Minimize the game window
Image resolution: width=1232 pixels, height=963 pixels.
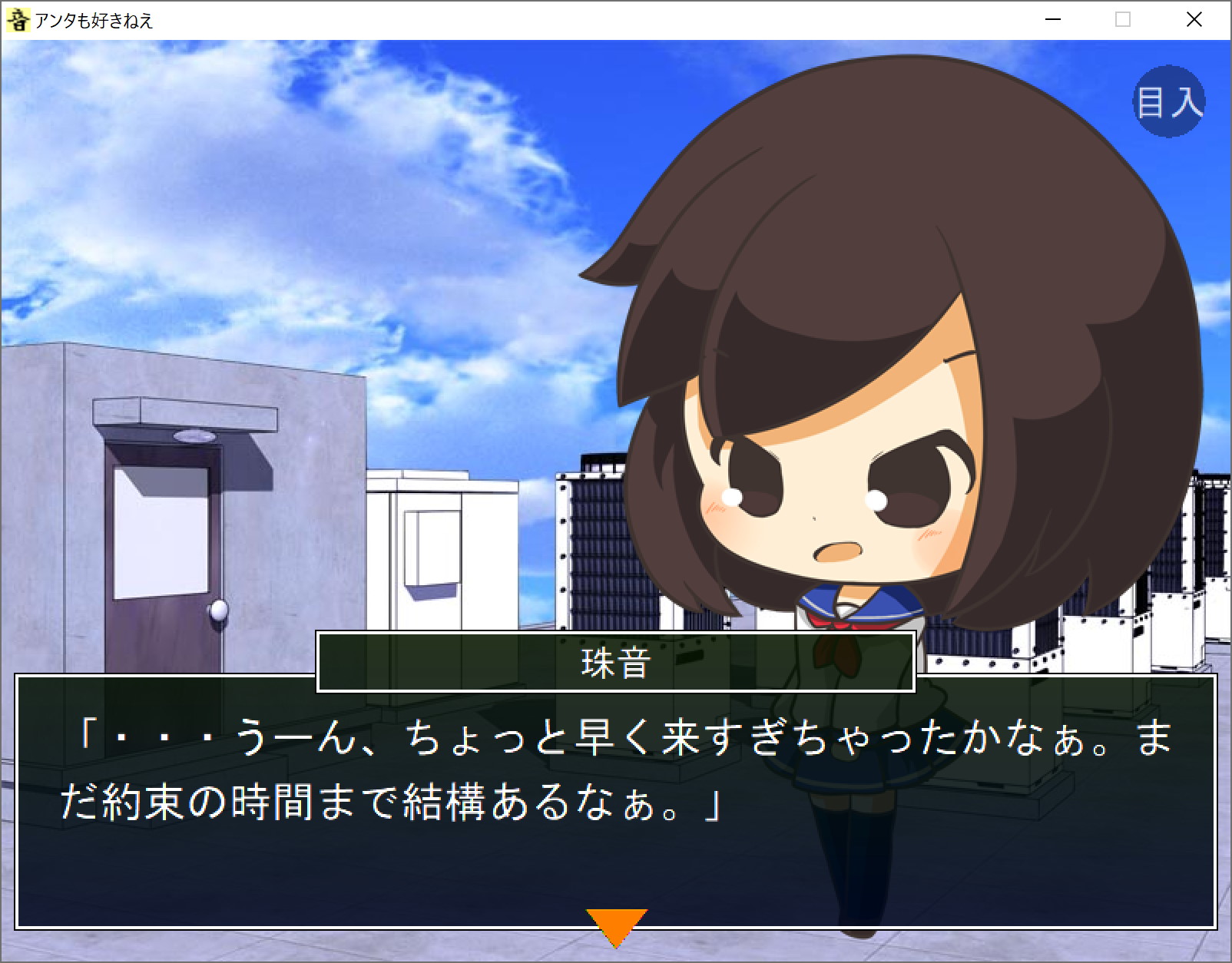tap(1053, 20)
